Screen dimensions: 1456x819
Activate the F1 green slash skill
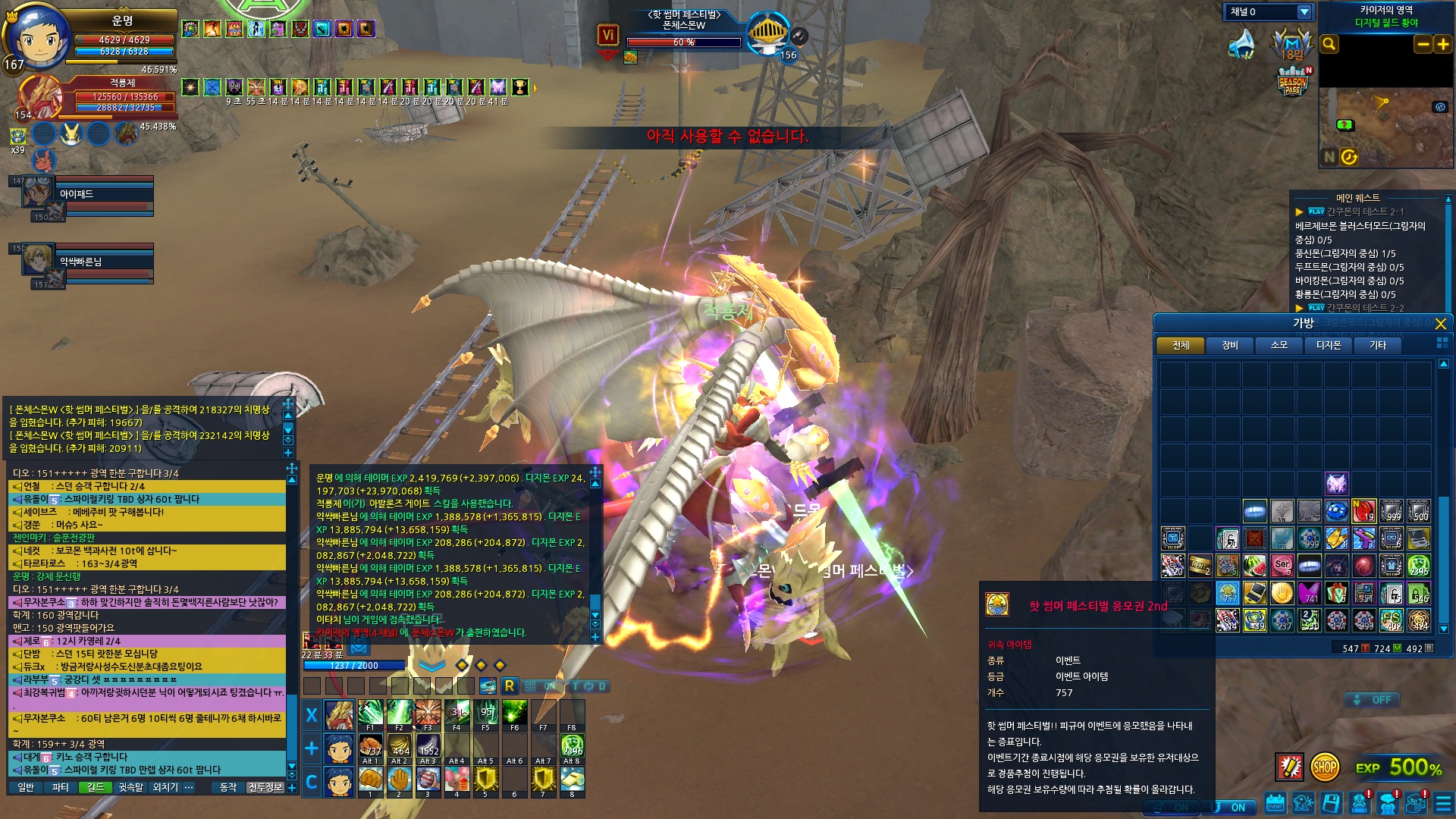click(370, 714)
